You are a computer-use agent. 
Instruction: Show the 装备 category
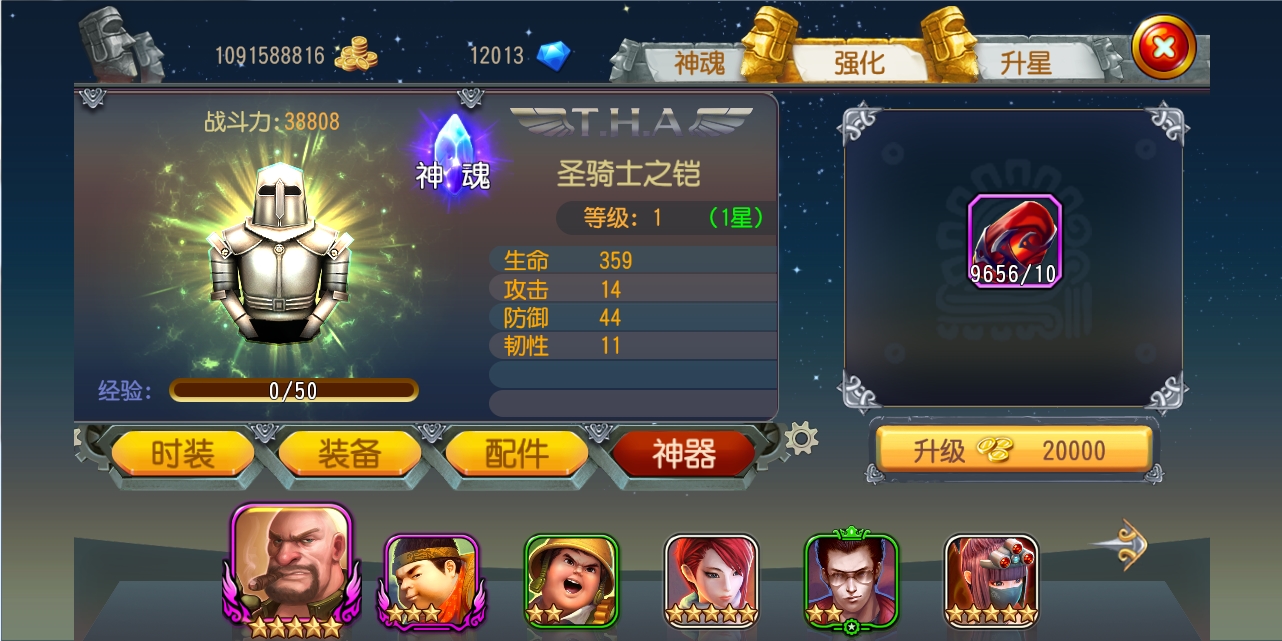coord(349,454)
